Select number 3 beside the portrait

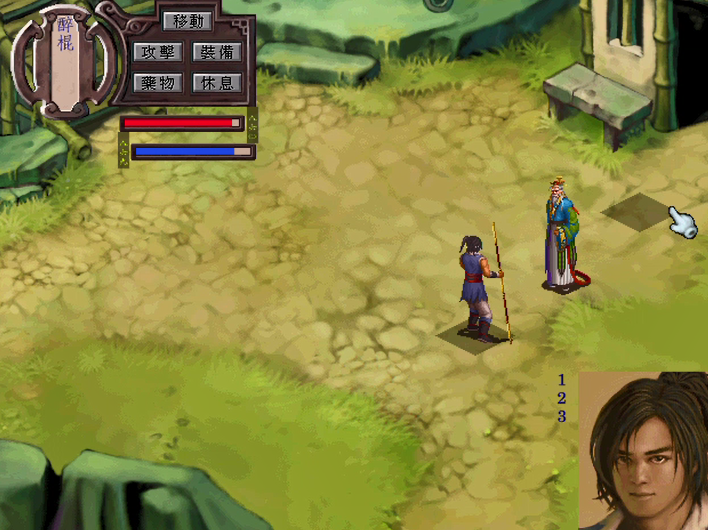(x=562, y=416)
